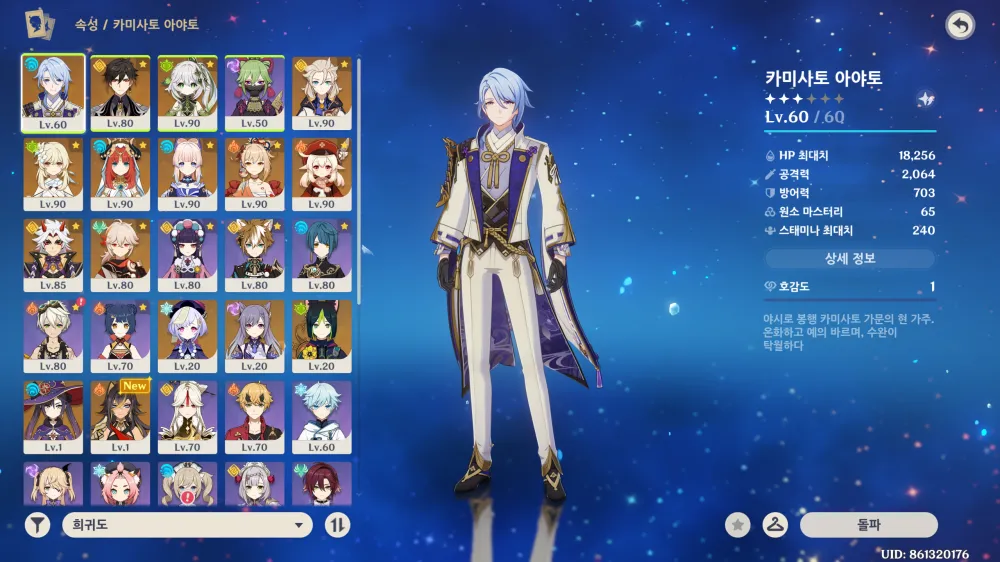Open the 희귀도 sort dropdown

click(187, 525)
